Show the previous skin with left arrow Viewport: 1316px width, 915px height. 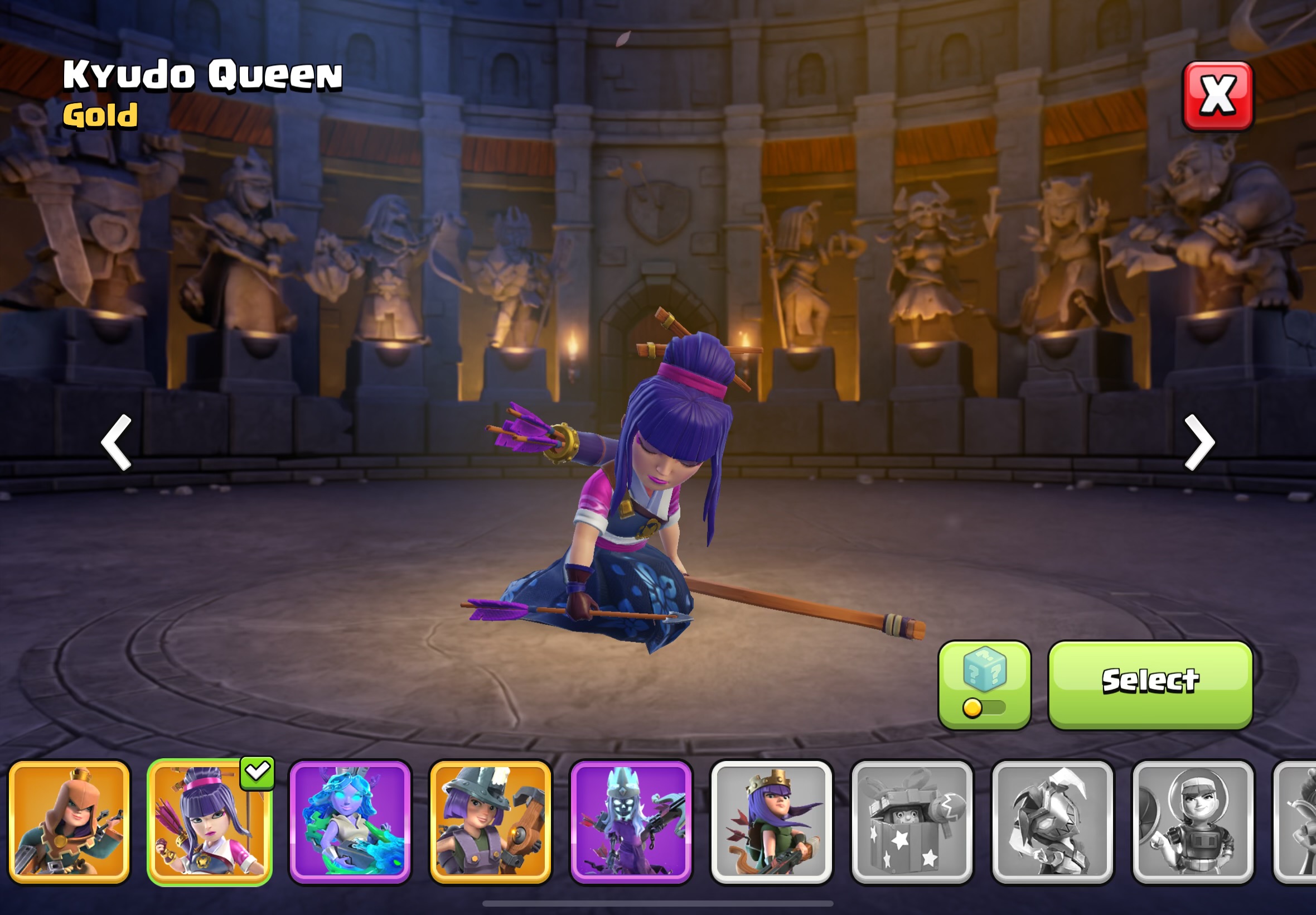click(117, 442)
